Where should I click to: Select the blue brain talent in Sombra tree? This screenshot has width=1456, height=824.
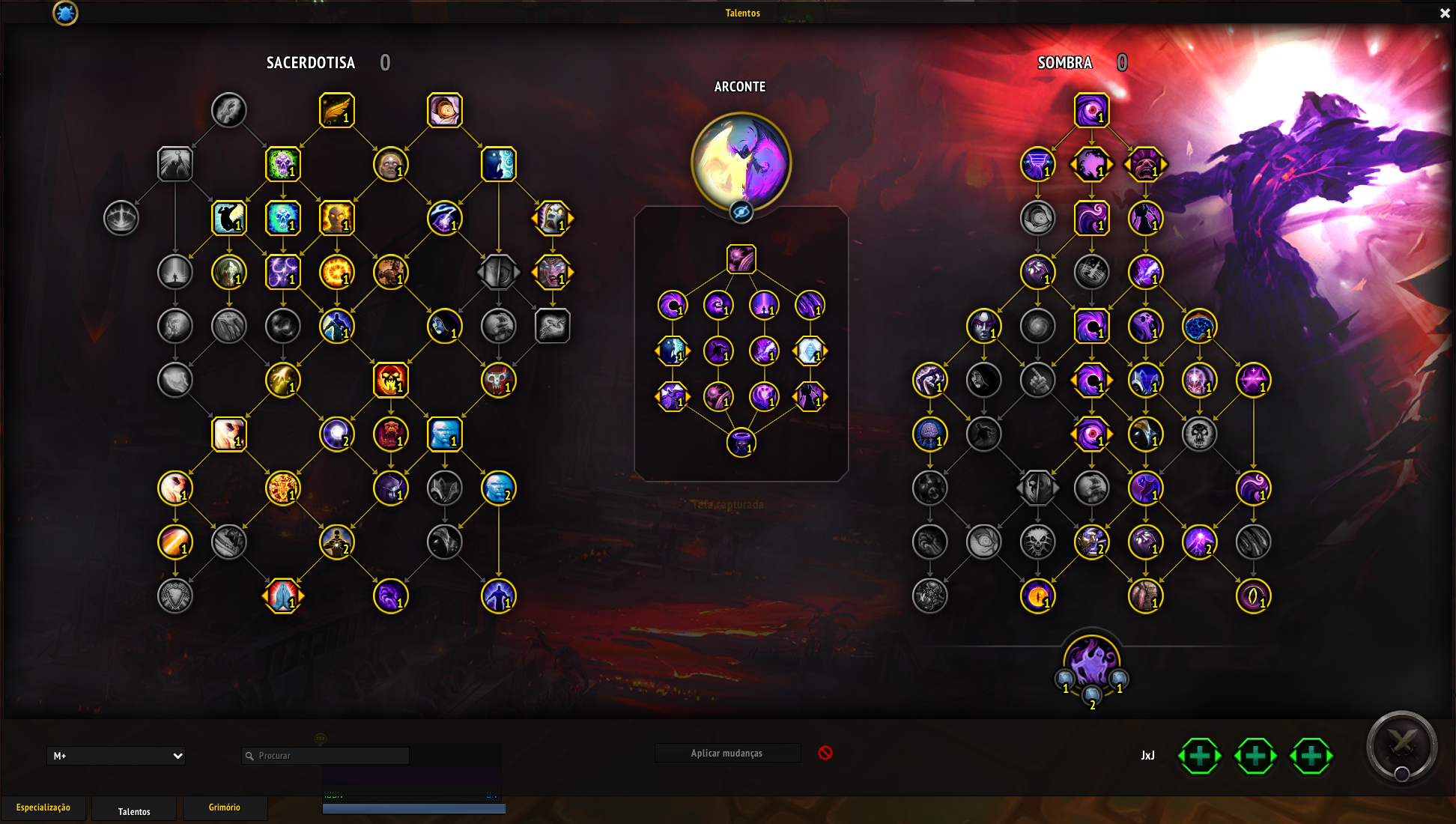1199,327
